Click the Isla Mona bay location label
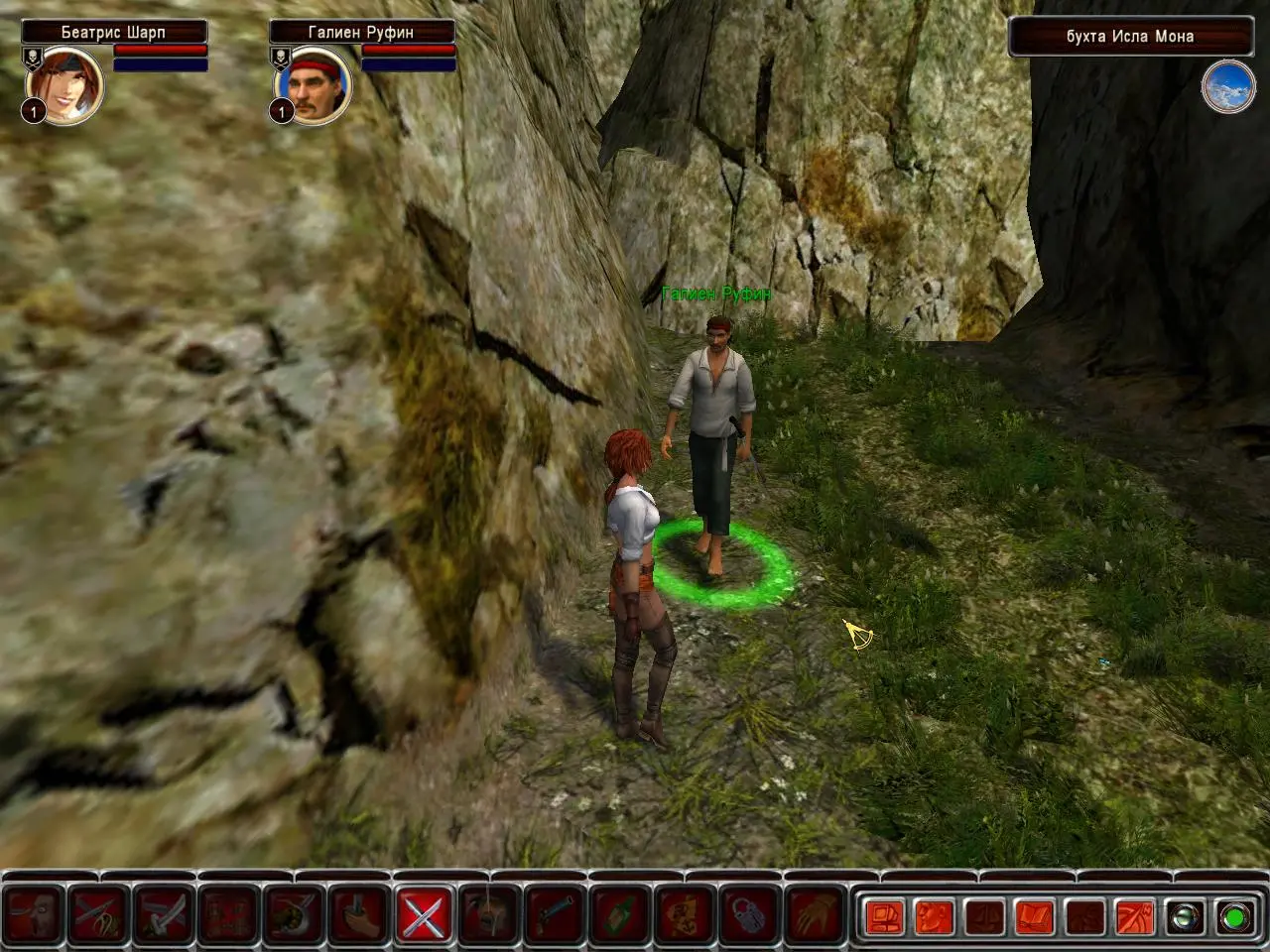 (x=1129, y=37)
